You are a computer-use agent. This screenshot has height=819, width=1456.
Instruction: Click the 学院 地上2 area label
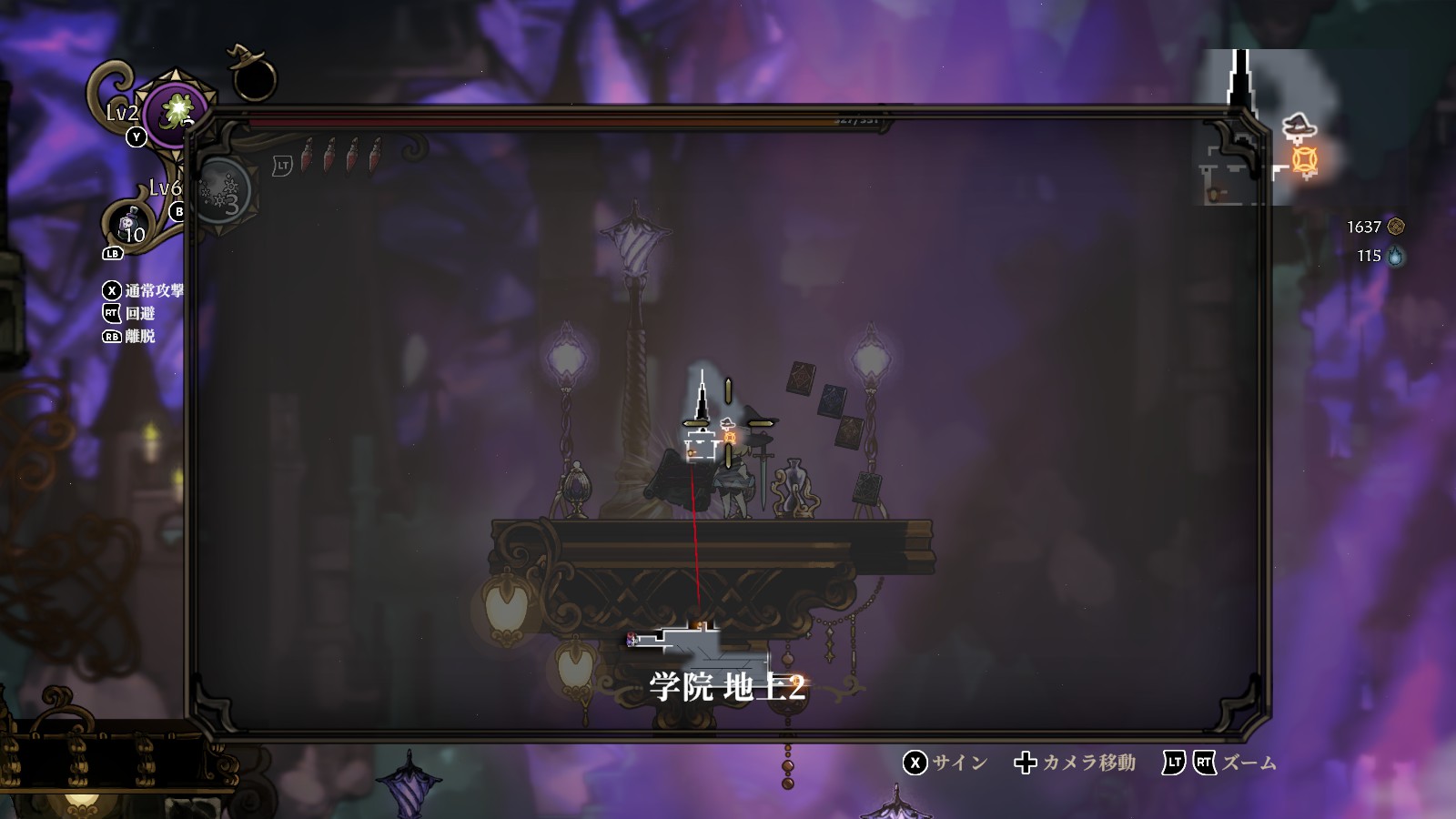point(727,687)
